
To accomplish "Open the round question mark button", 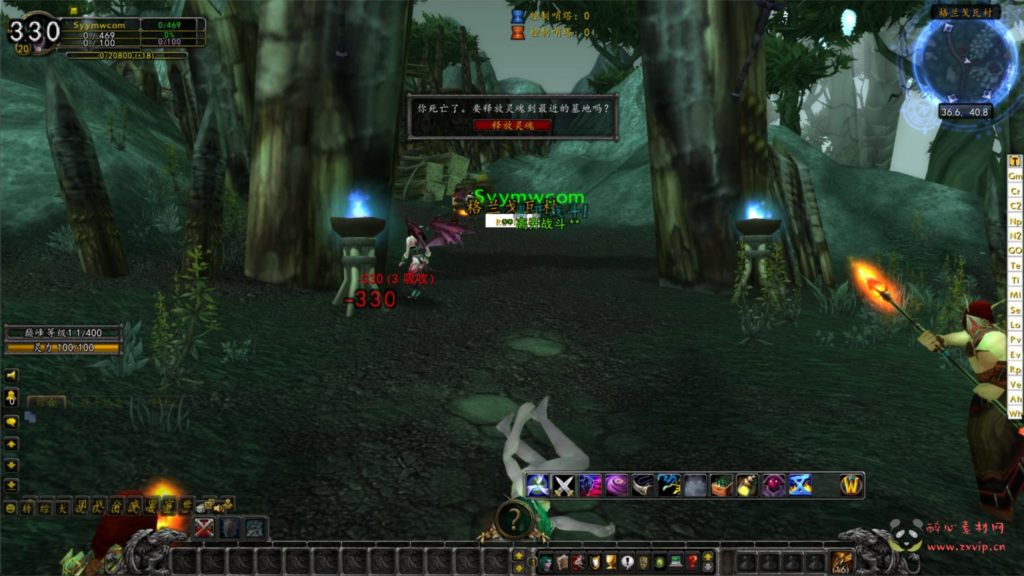I will (513, 518).
